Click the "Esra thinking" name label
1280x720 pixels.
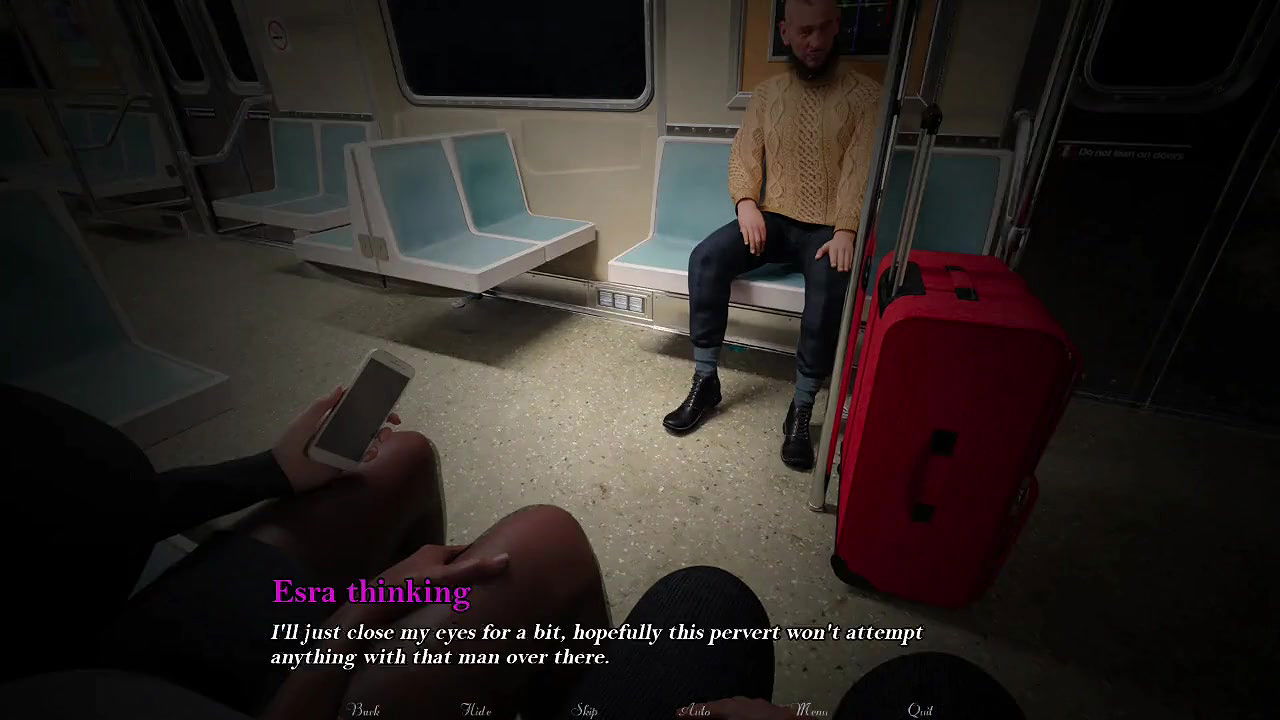pyautogui.click(x=372, y=591)
